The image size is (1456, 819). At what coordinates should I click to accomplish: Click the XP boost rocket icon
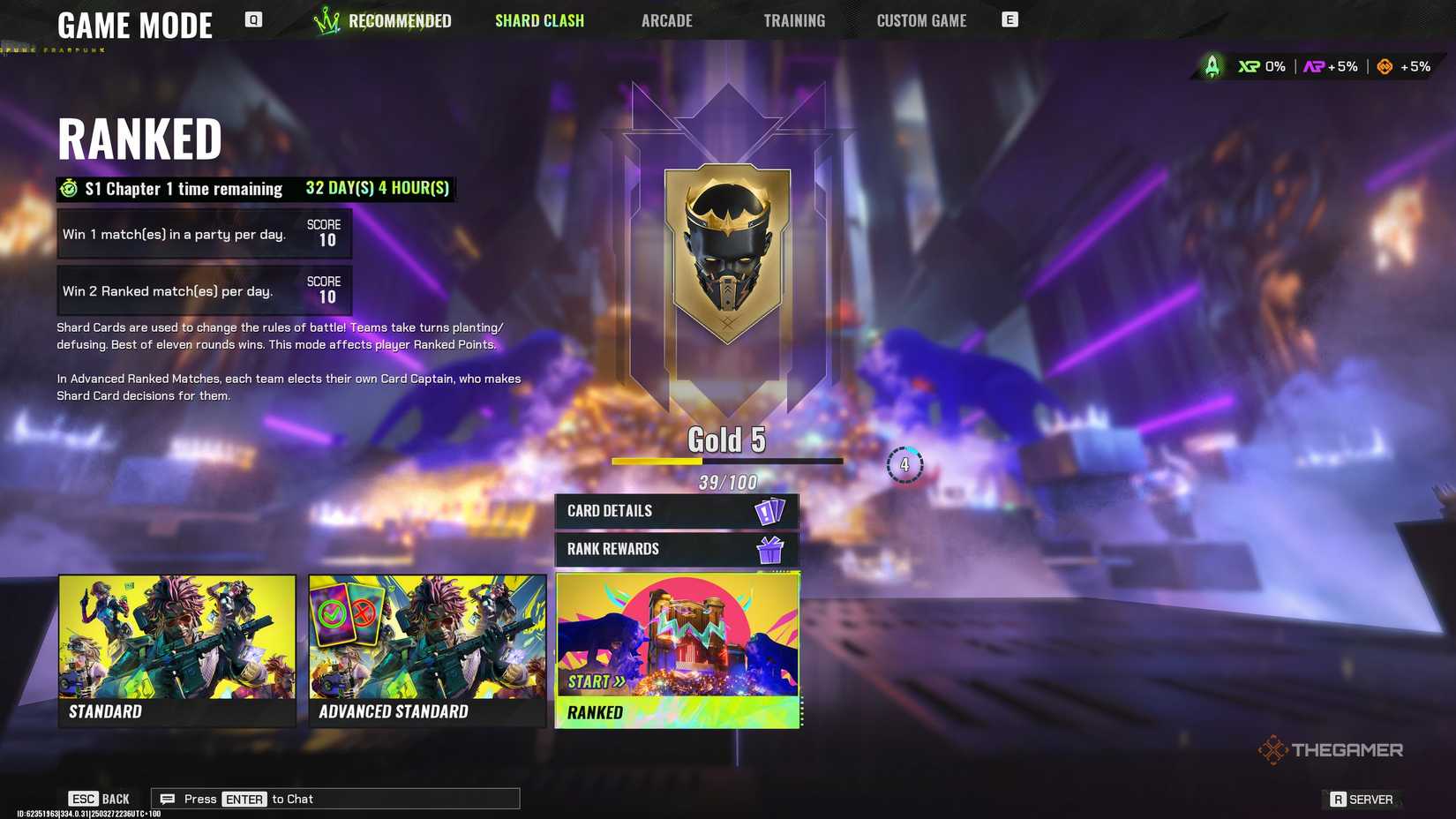point(1212,65)
